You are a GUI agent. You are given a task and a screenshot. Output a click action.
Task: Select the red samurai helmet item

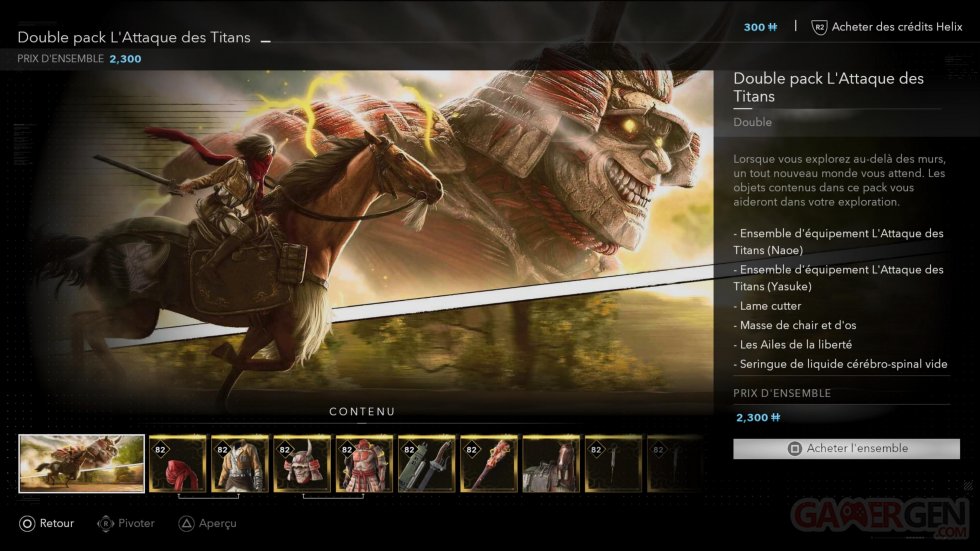[302, 463]
